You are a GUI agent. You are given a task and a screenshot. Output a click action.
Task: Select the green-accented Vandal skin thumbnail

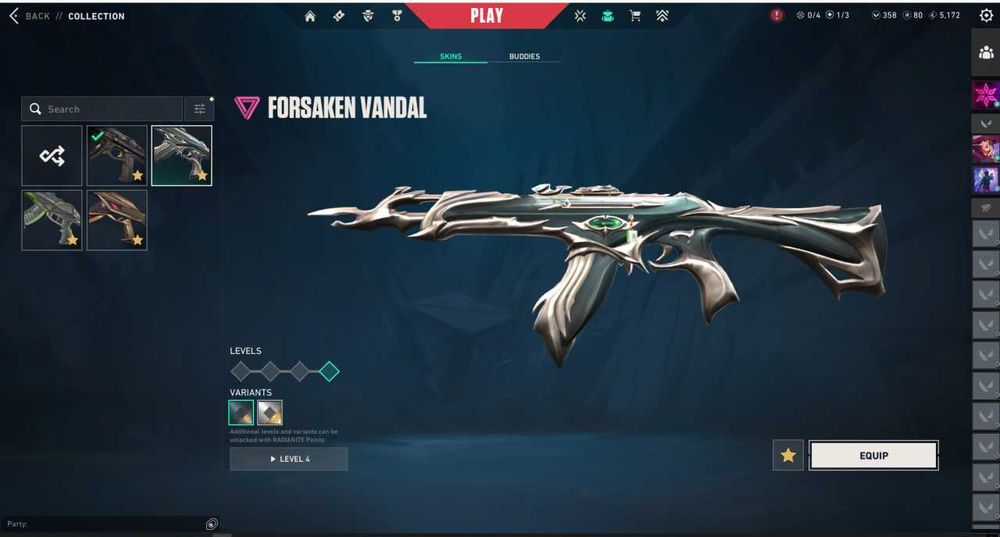pyautogui.click(x=52, y=220)
